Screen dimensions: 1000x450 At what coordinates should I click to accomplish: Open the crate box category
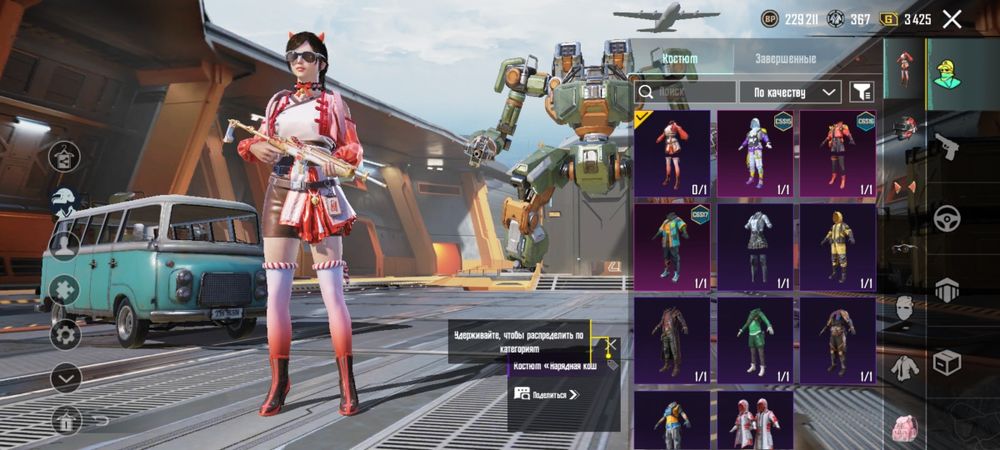point(946,362)
